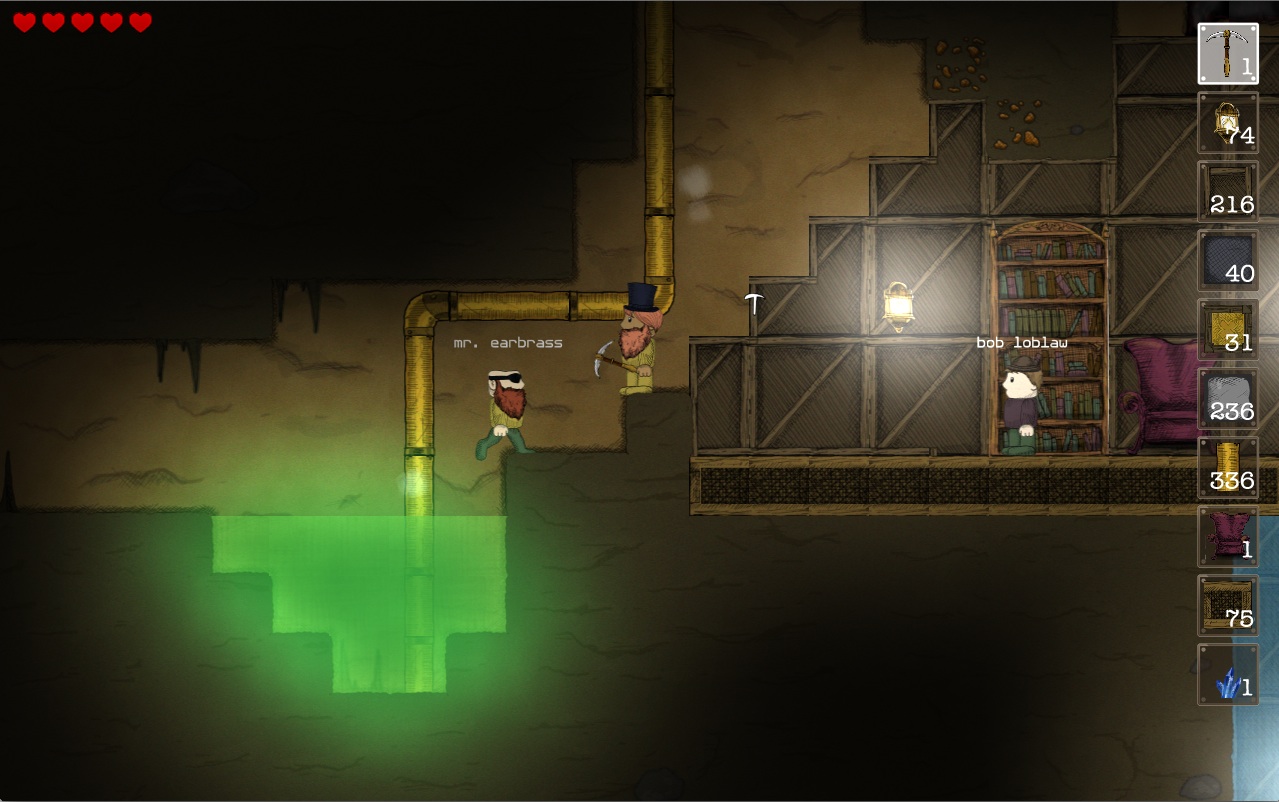
Task: Select the yellow framed panel stack of 31
Action: (x=1228, y=329)
